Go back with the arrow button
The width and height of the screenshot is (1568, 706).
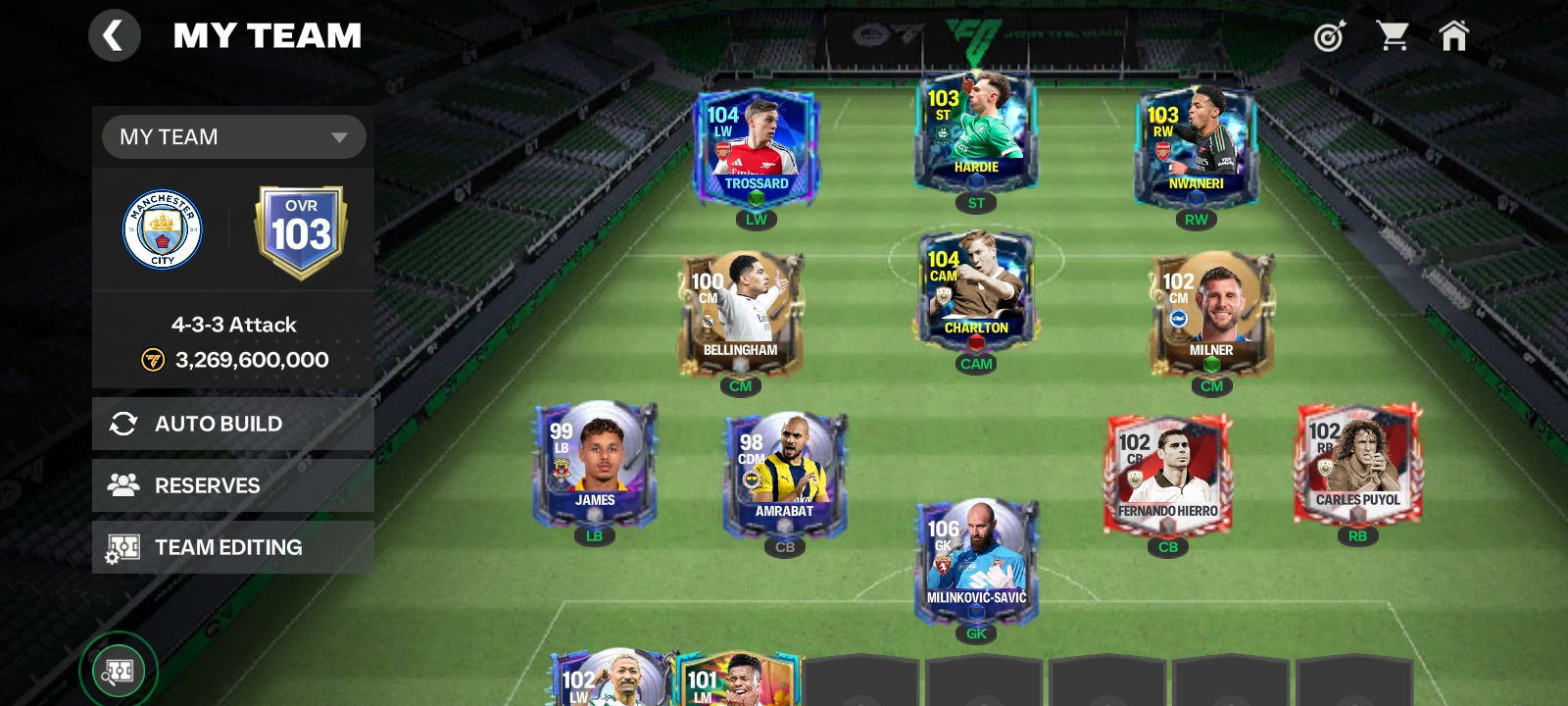pyautogui.click(x=114, y=35)
